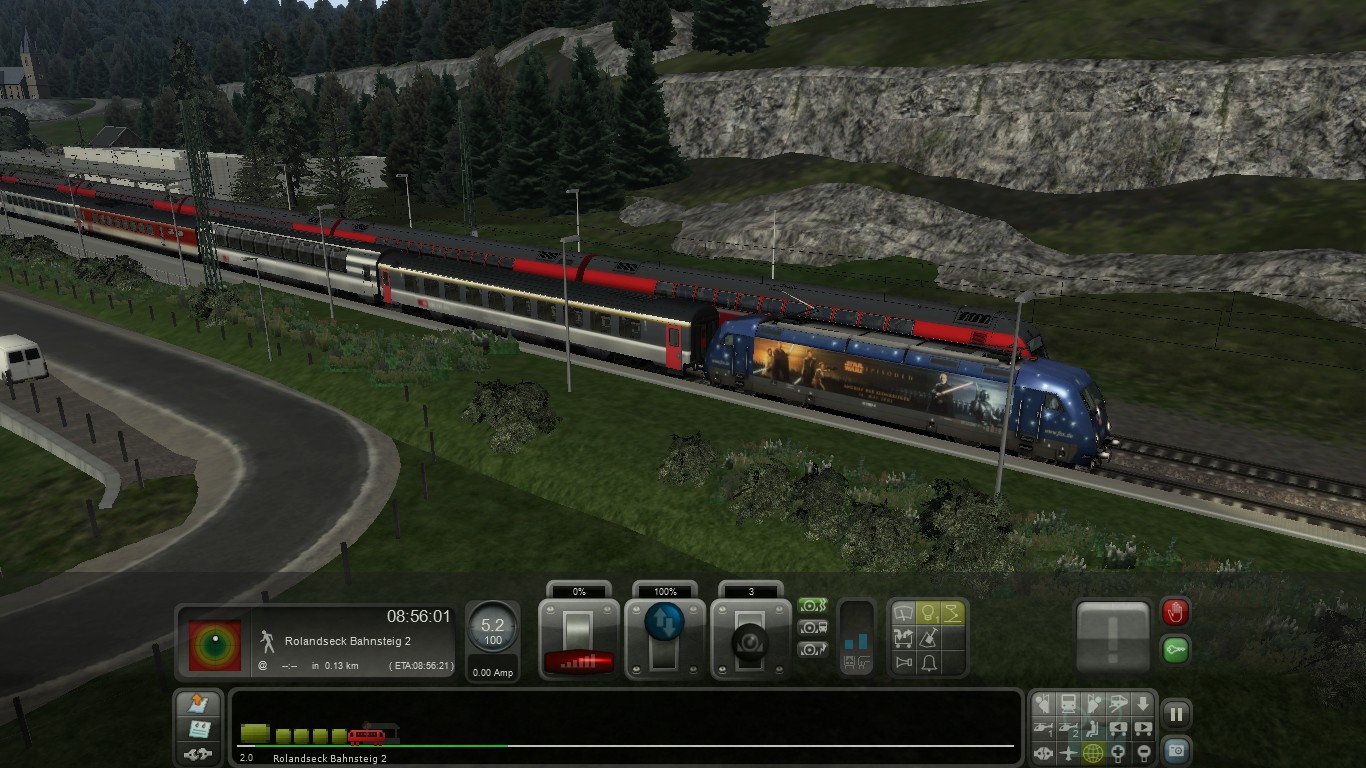
Task: Take a screenshot with the camera button
Action: (1177, 750)
